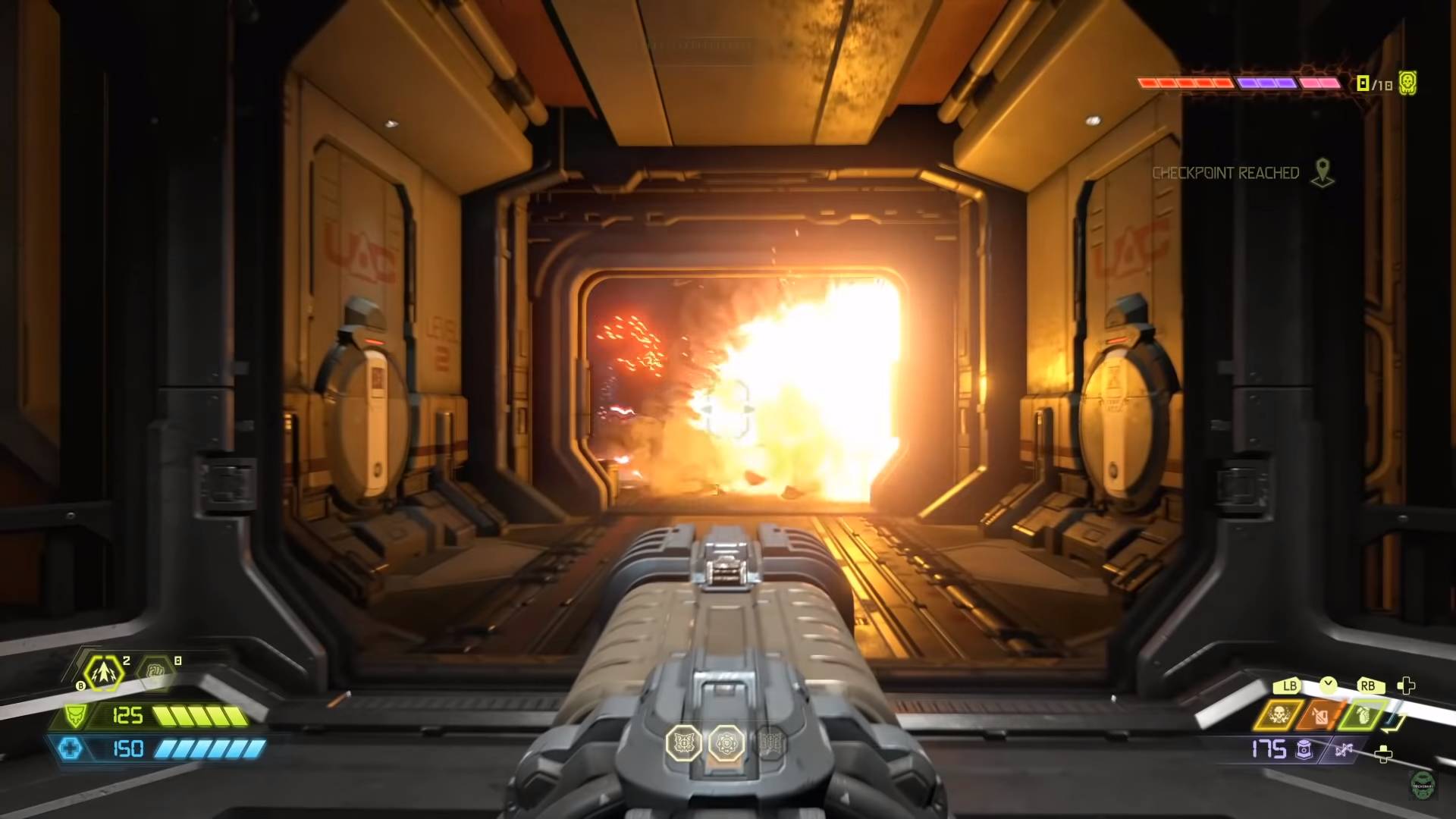
Task: Click the health cross icon beside 150
Action: (x=71, y=749)
